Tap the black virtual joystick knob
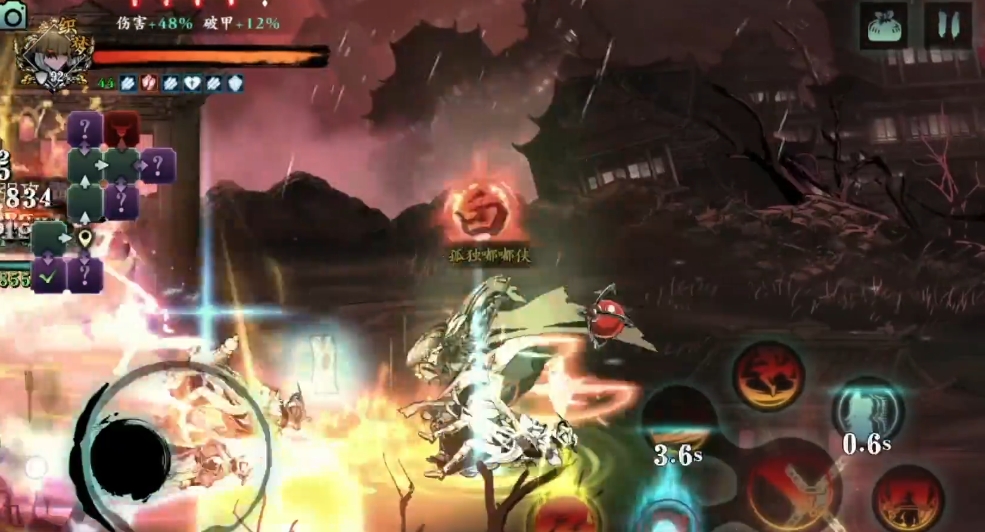 click(x=130, y=459)
